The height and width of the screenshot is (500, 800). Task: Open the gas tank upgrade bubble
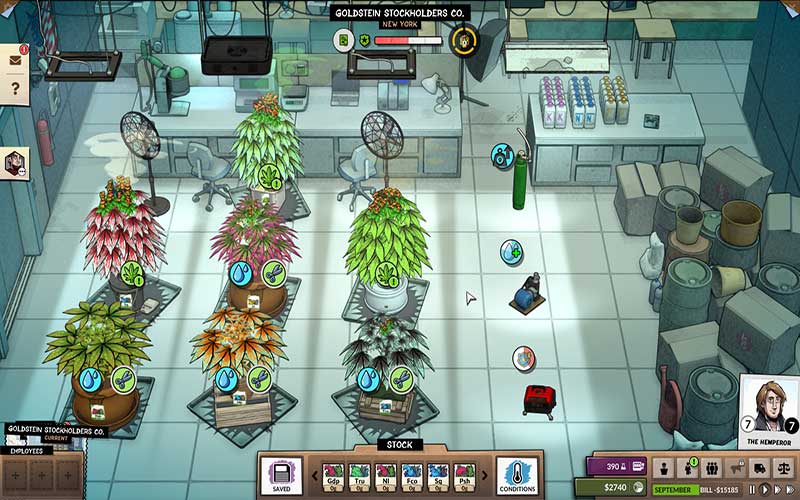(501, 155)
